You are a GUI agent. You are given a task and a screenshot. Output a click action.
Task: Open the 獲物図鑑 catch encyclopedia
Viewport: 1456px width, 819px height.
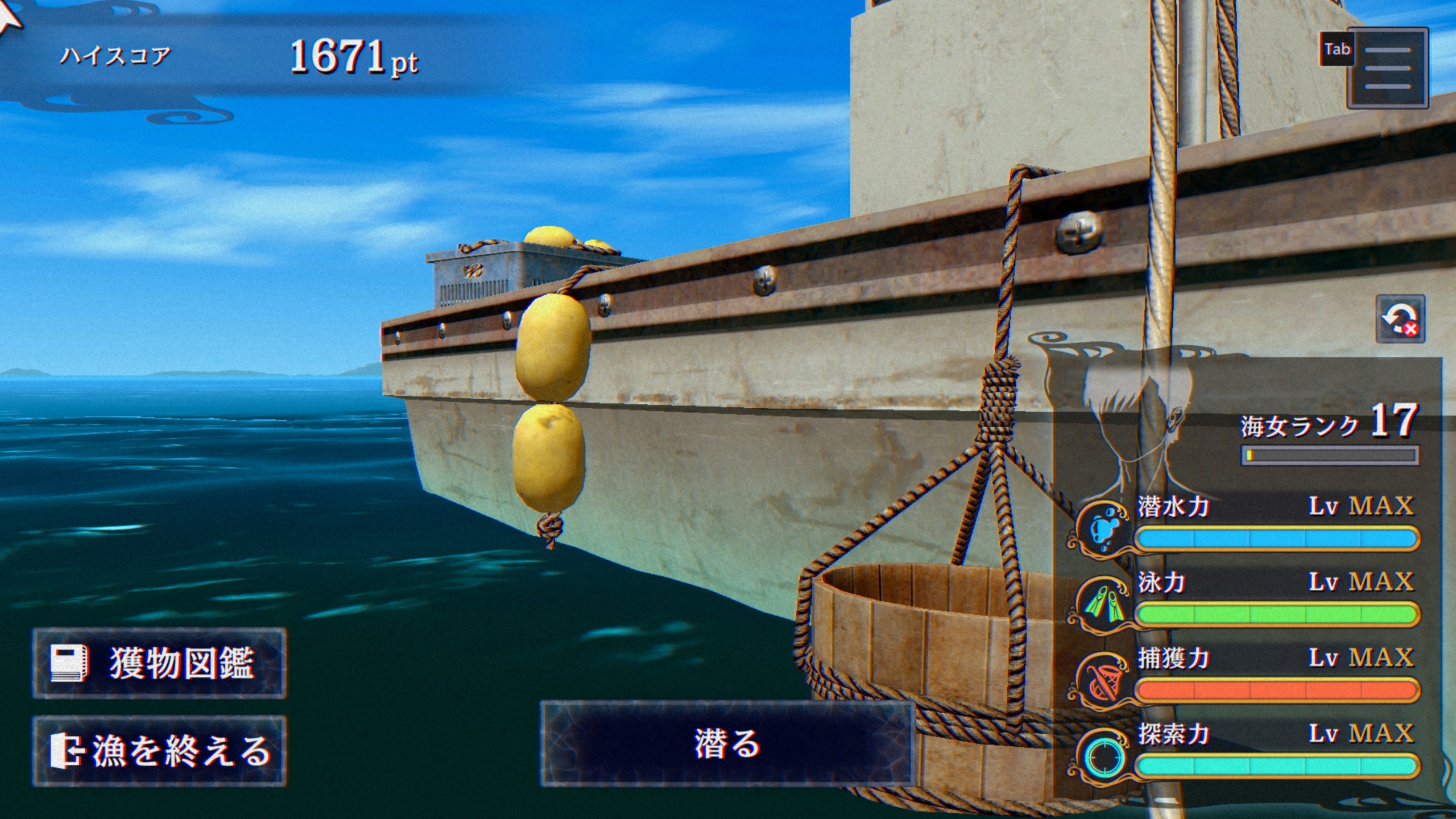(159, 663)
